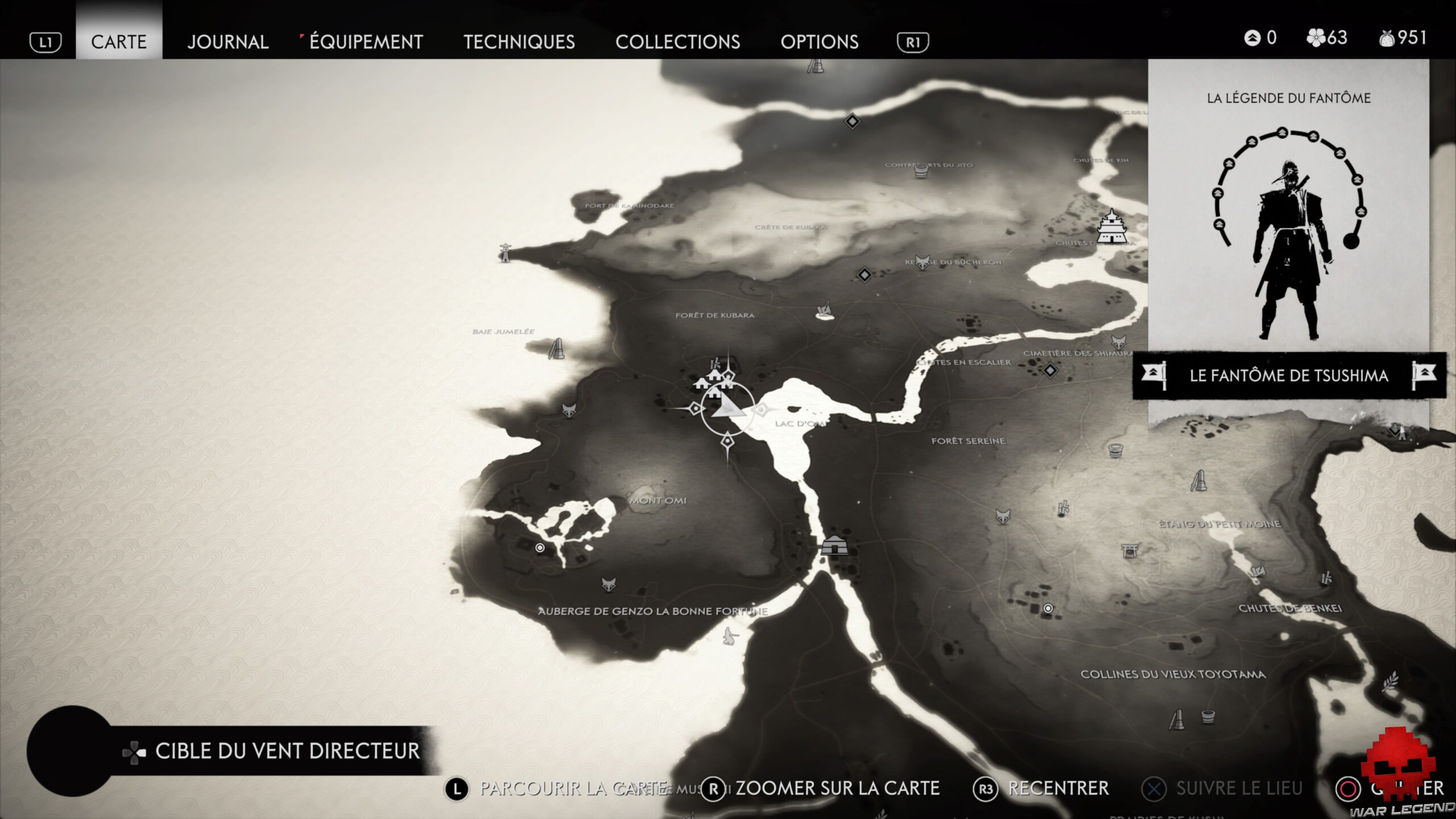Click the technique points icon showing 0
The width and height of the screenshot is (1456, 819).
(x=1253, y=38)
